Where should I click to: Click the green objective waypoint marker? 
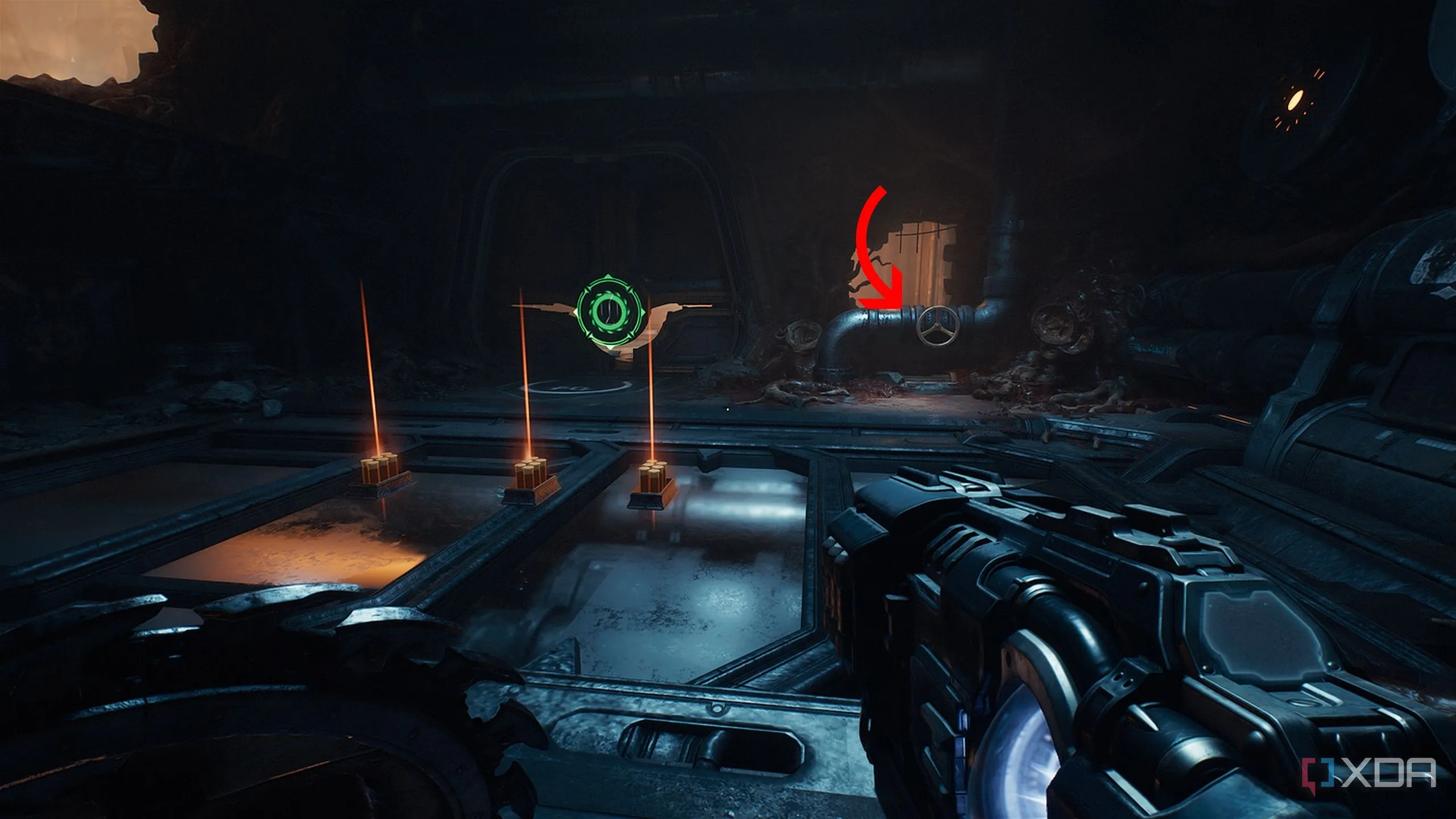pyautogui.click(x=609, y=312)
